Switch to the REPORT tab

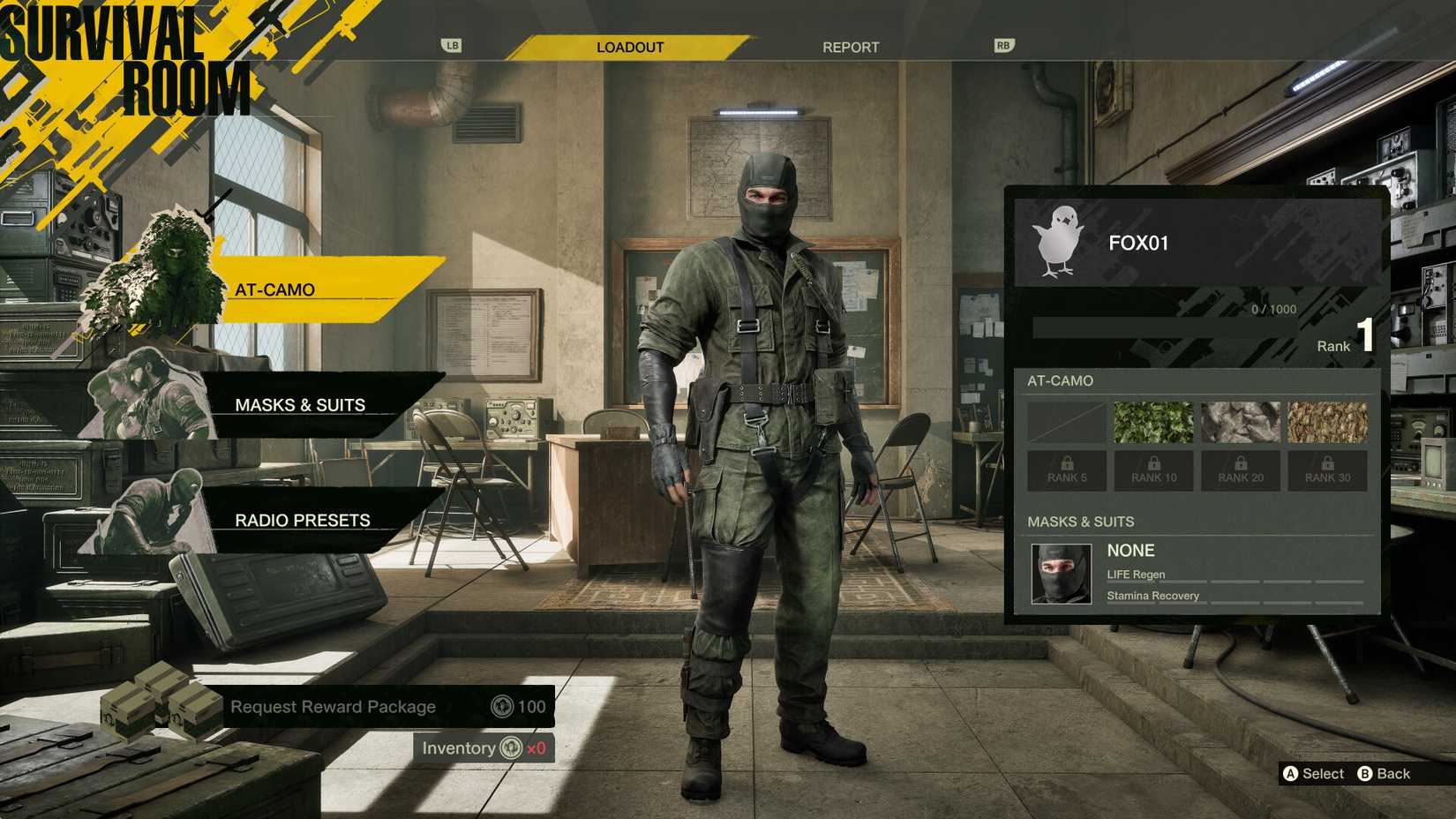pos(850,47)
